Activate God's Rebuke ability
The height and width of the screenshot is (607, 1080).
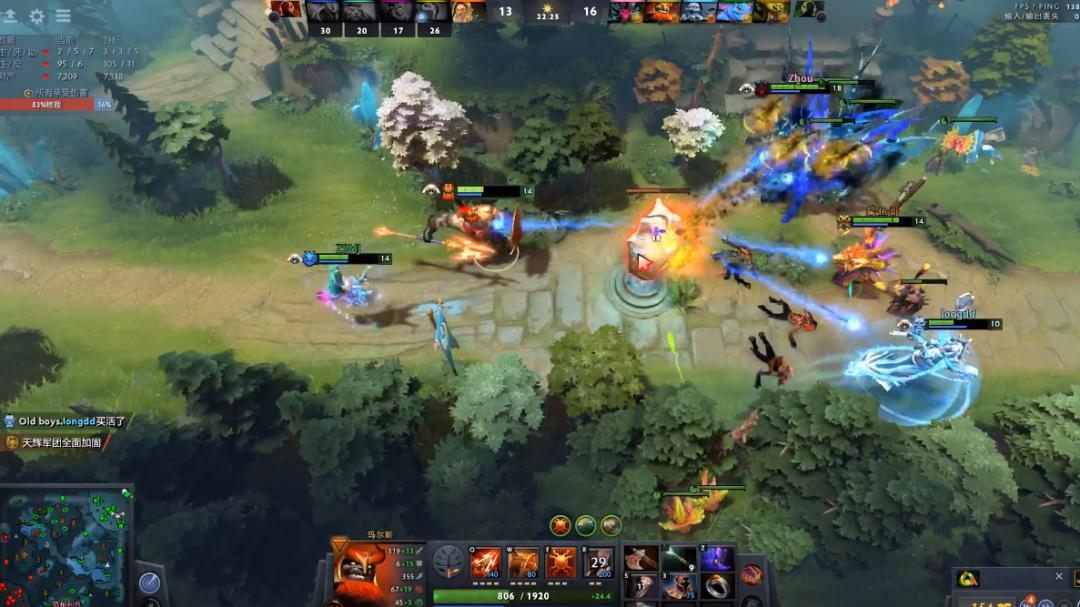pos(523,564)
